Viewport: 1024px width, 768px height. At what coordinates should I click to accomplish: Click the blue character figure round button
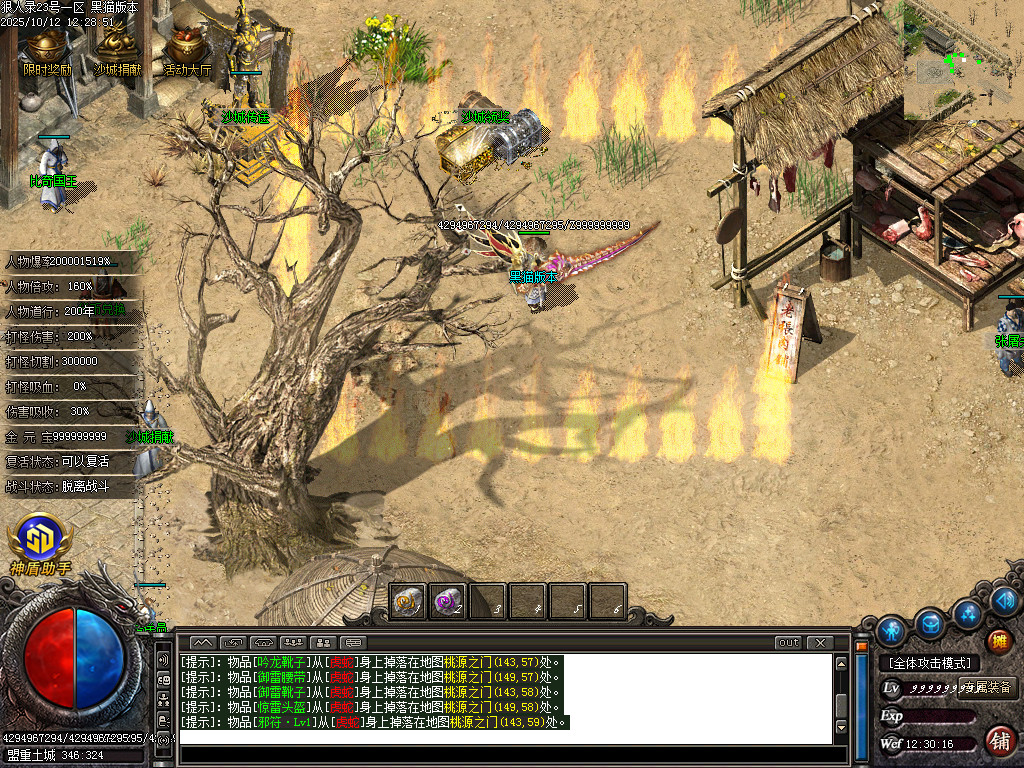[x=890, y=632]
